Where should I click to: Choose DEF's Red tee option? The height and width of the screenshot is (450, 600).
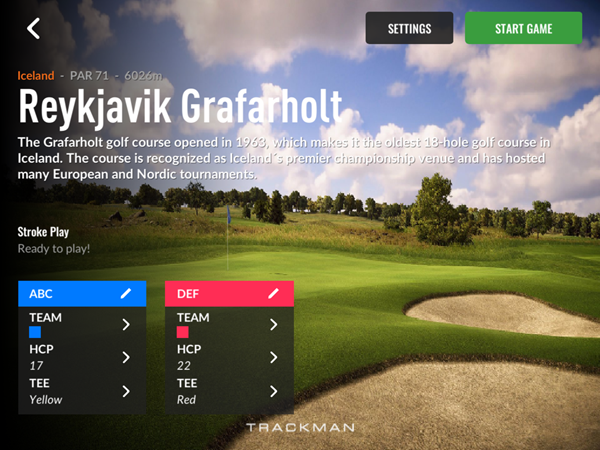point(229,391)
